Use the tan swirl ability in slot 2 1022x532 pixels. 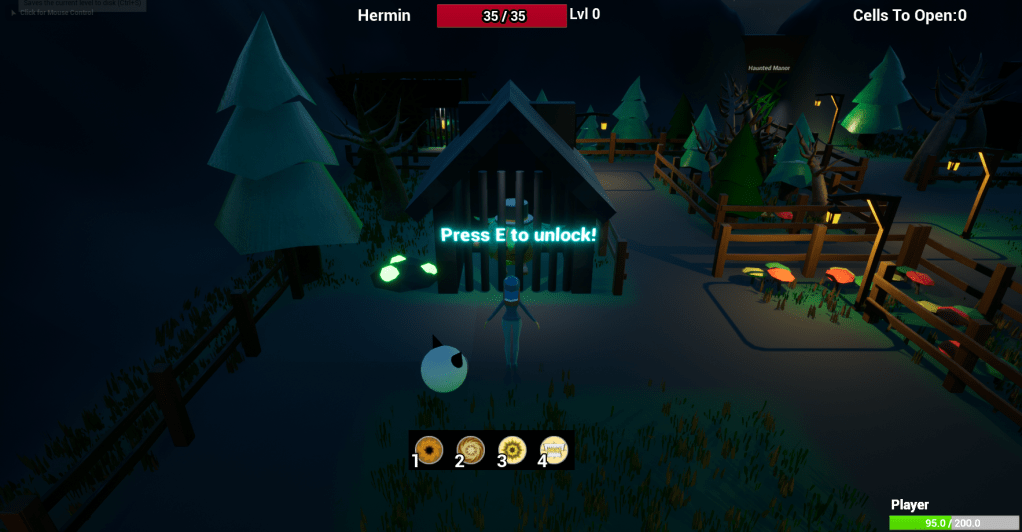(x=471, y=450)
